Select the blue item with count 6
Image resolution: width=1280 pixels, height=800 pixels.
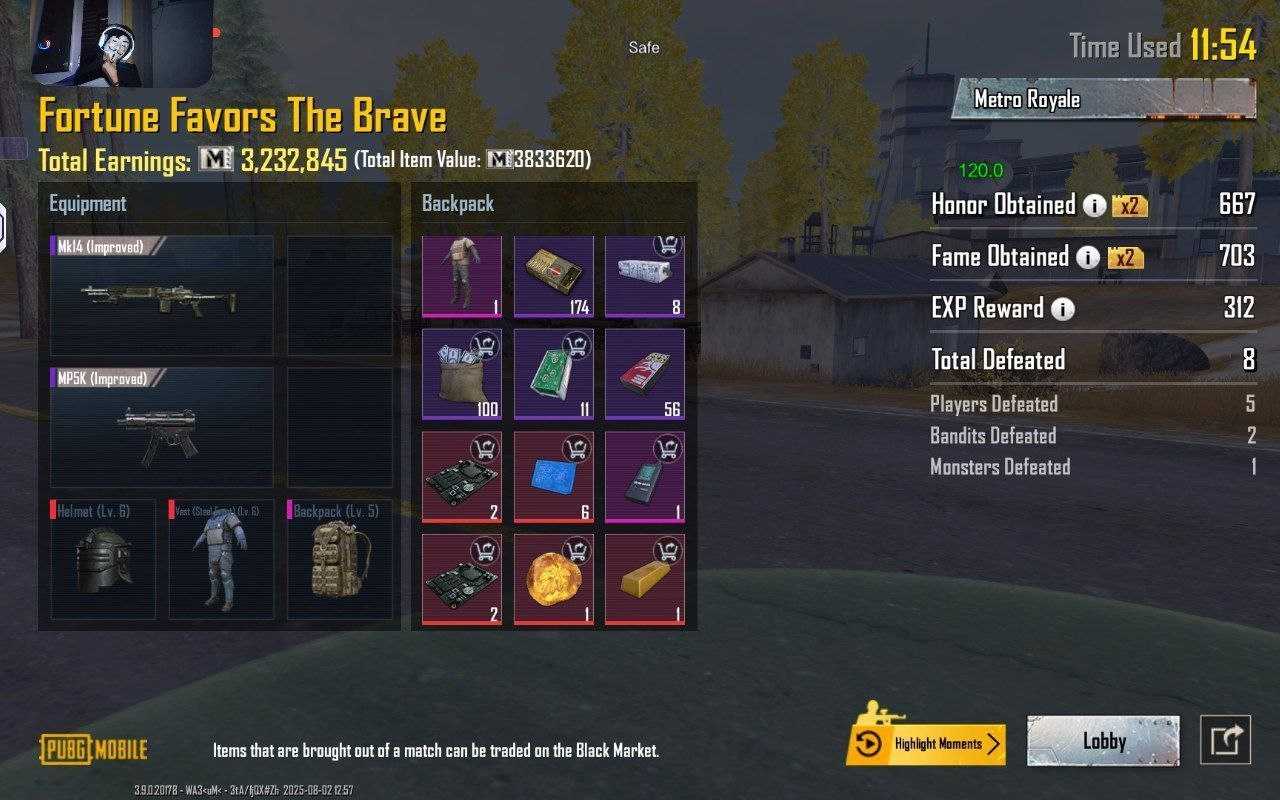553,477
